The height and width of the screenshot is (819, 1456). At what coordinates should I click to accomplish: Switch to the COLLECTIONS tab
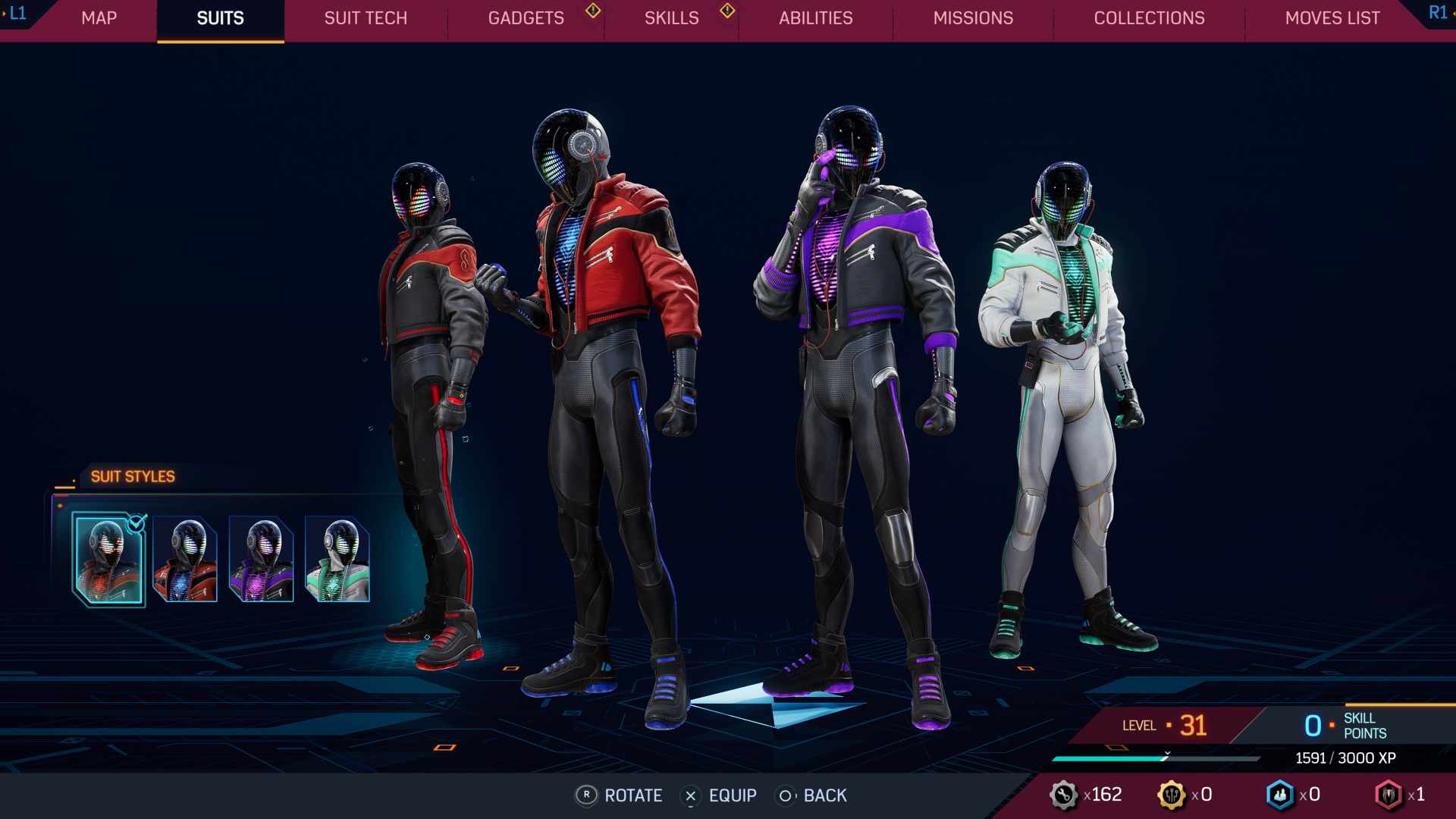coord(1149,18)
